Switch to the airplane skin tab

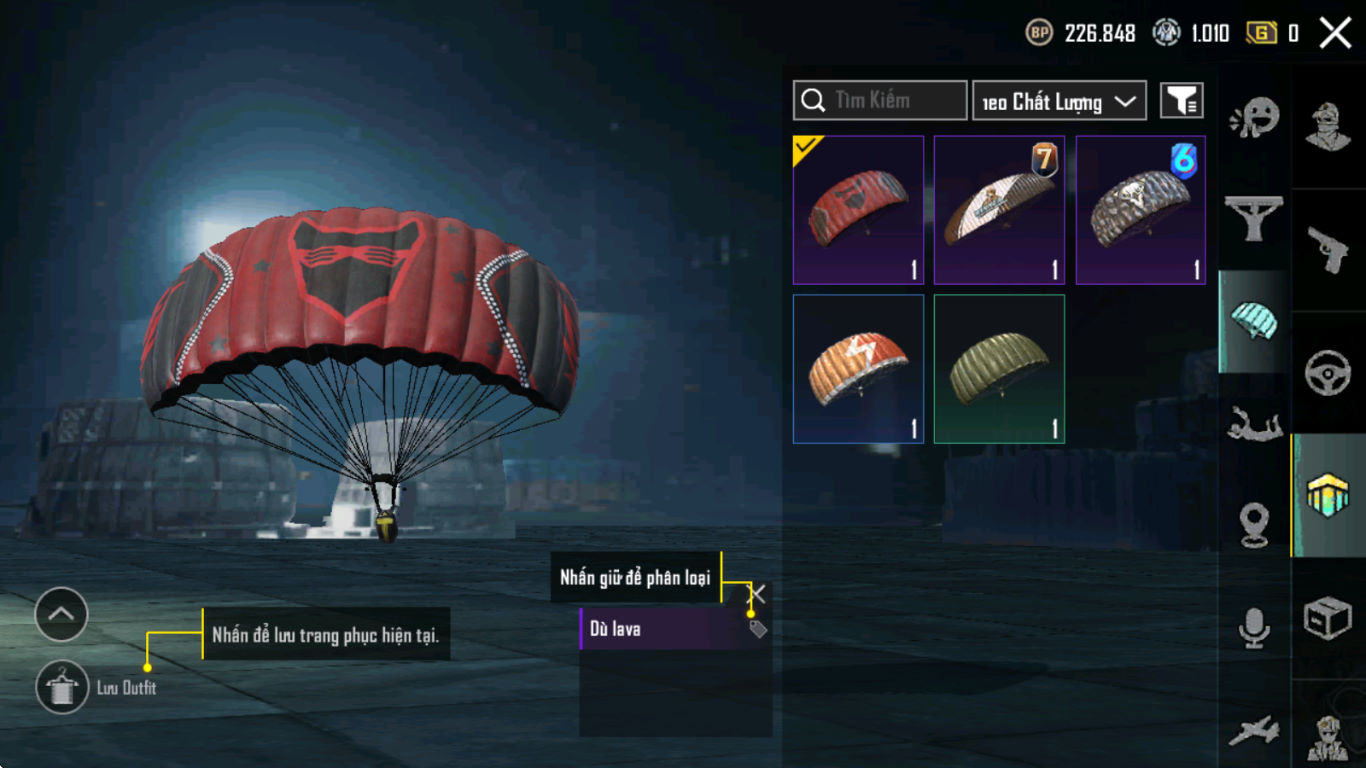(1254, 730)
